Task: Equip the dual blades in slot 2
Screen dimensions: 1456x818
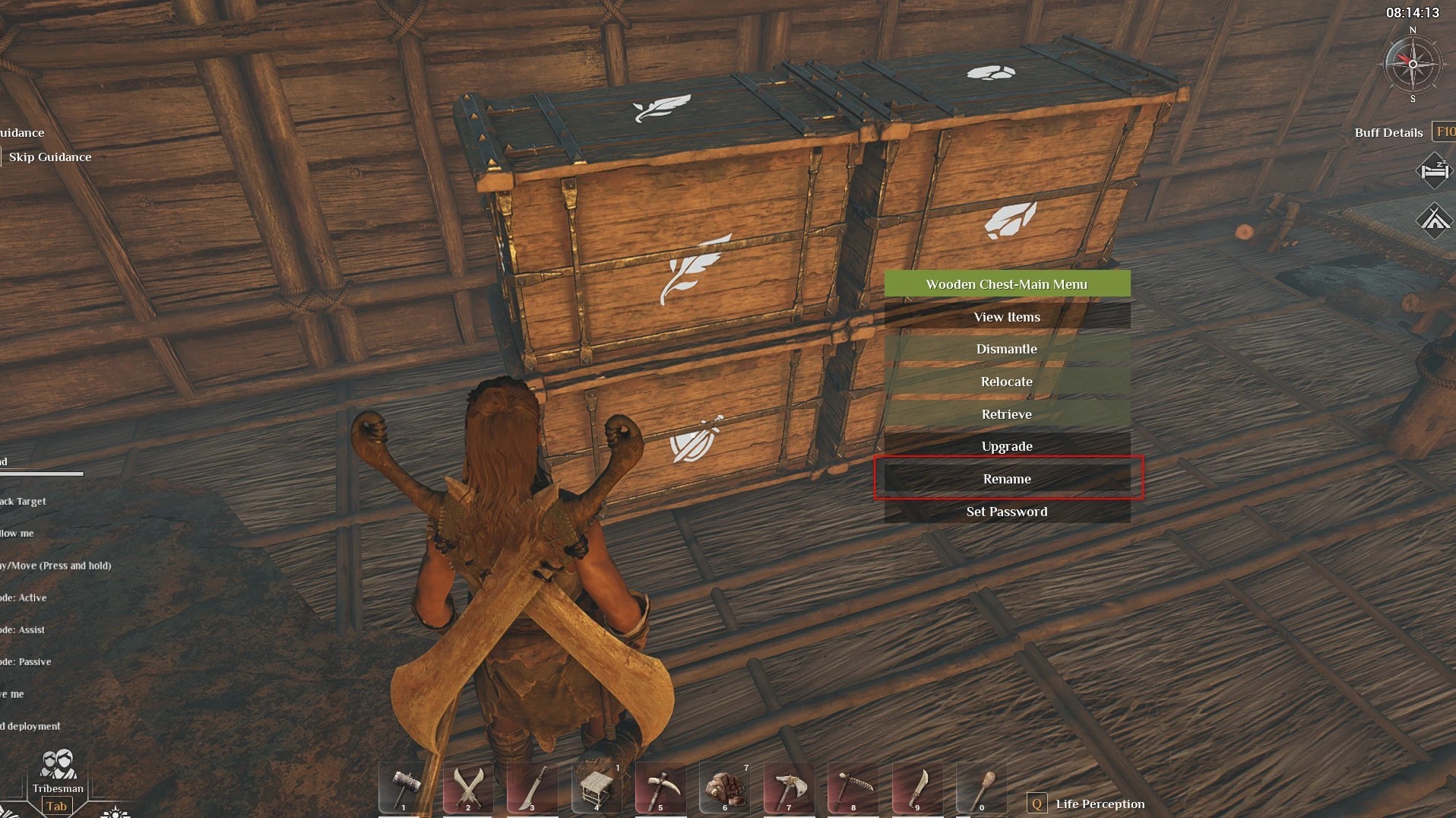Action: click(x=469, y=786)
